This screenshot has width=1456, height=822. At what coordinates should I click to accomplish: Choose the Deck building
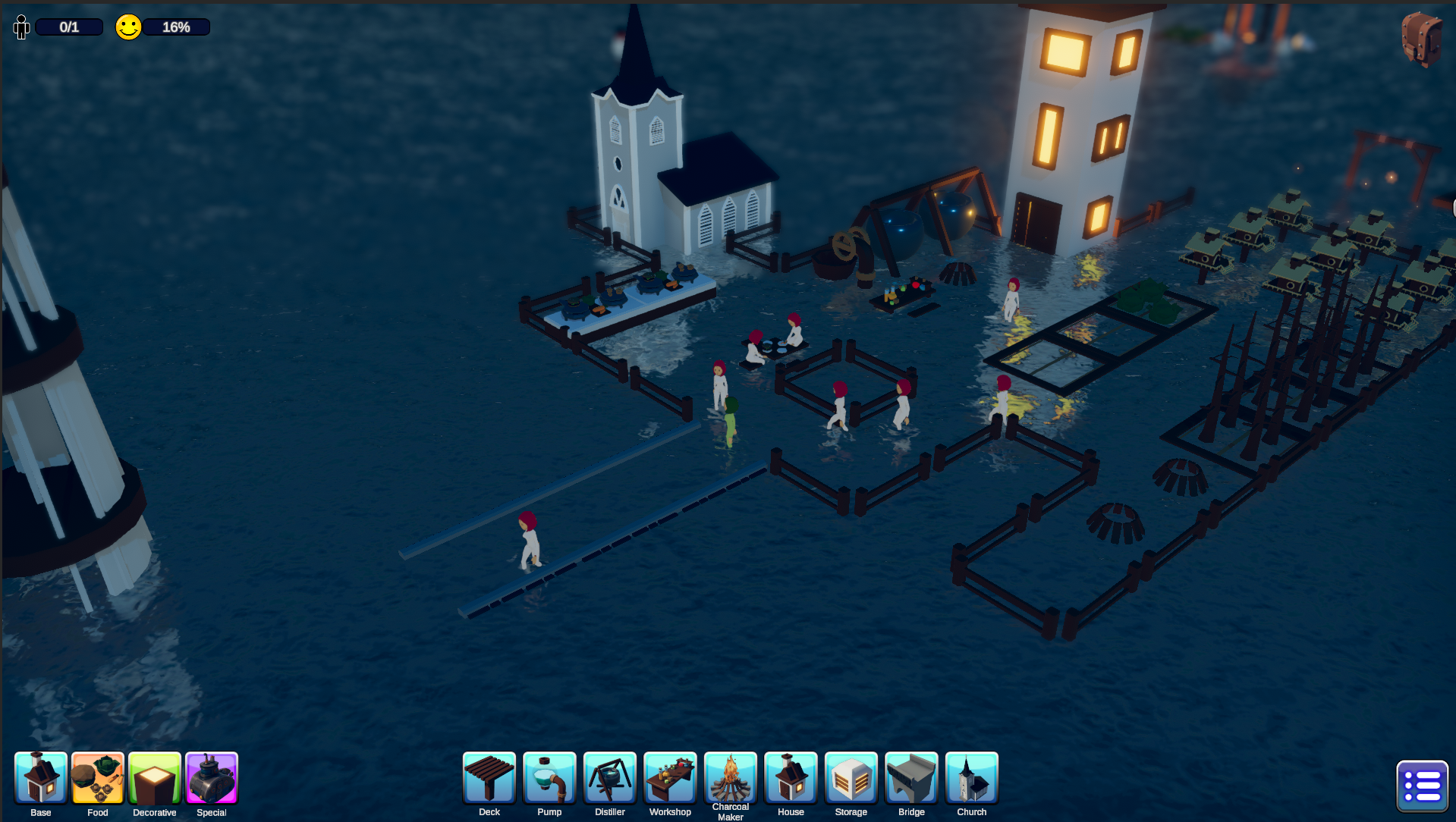click(x=489, y=777)
